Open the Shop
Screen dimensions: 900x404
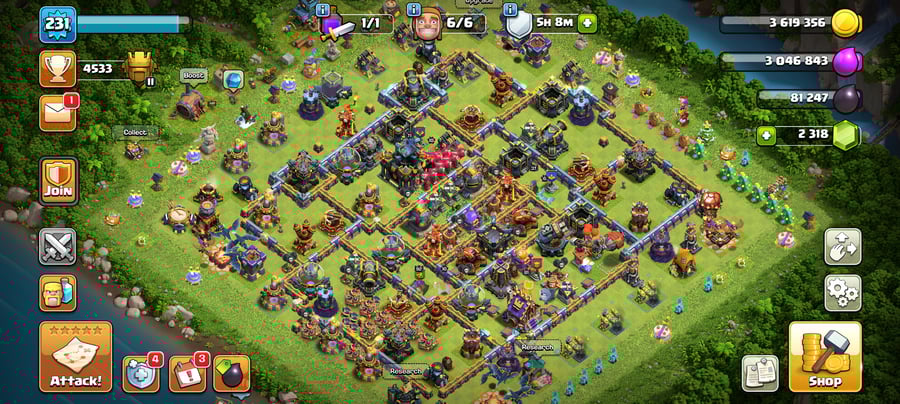[824, 357]
